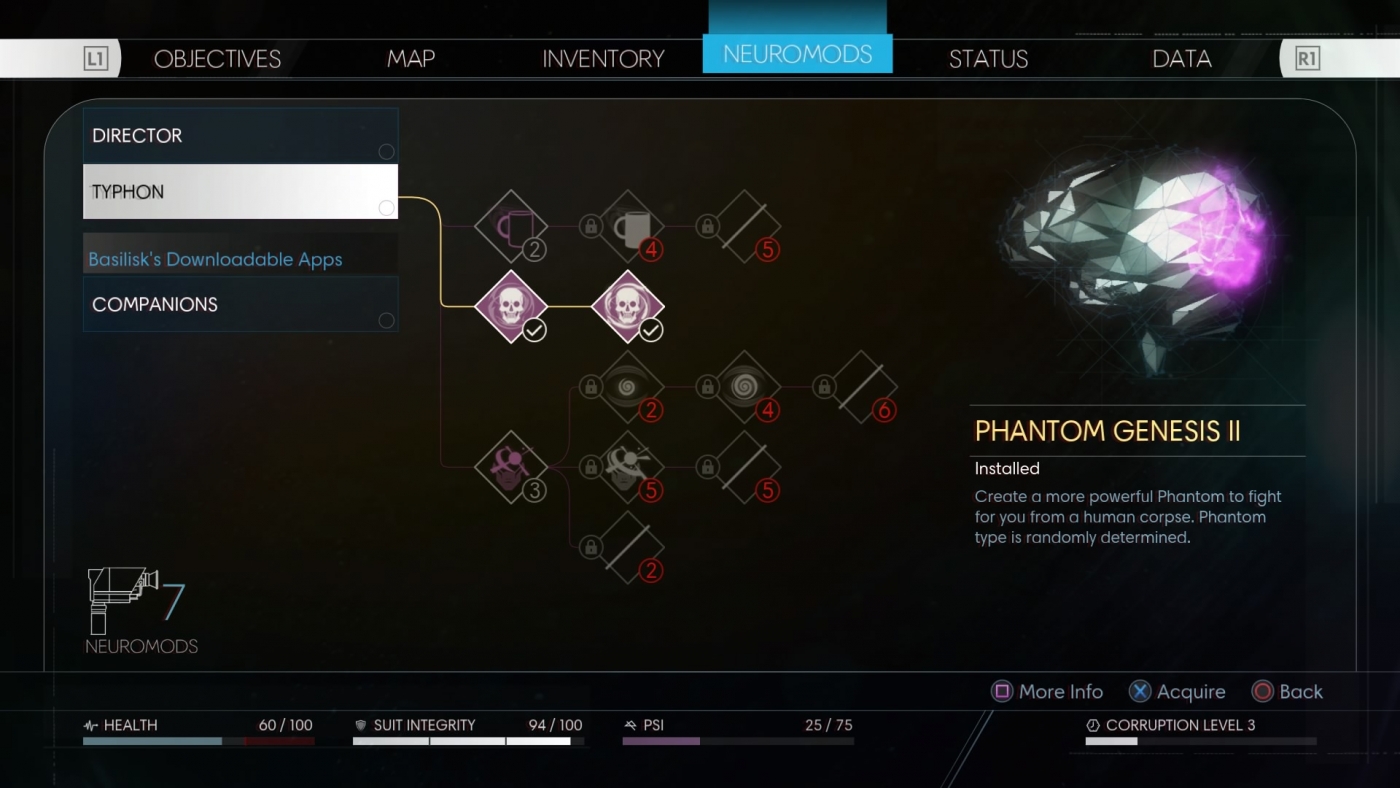Select the Companions category radio circle
This screenshot has height=788, width=1400.
coord(387,320)
